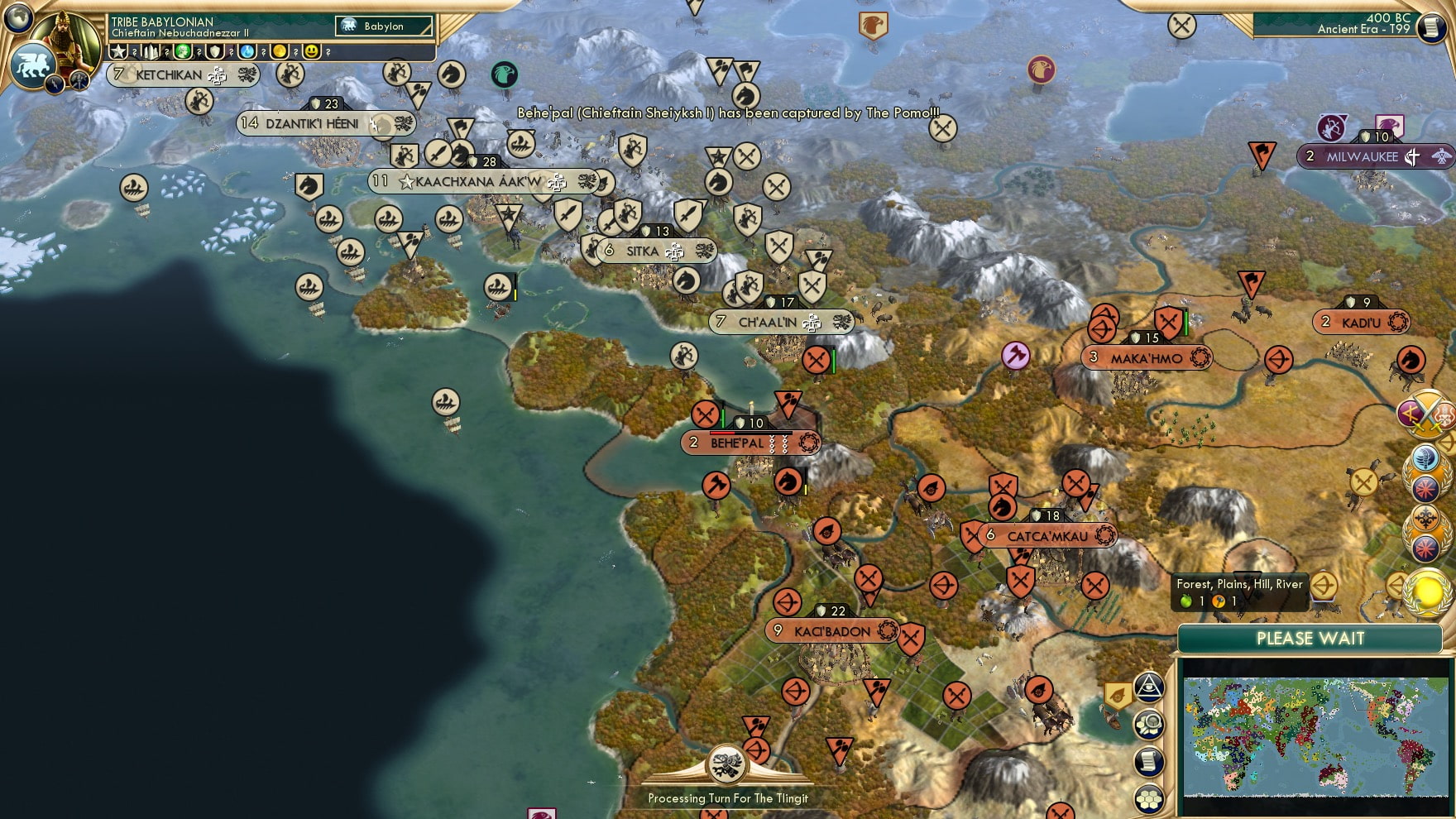Open the Babylon civilization selector dropdown
This screenshot has width=1456, height=819.
click(x=381, y=26)
